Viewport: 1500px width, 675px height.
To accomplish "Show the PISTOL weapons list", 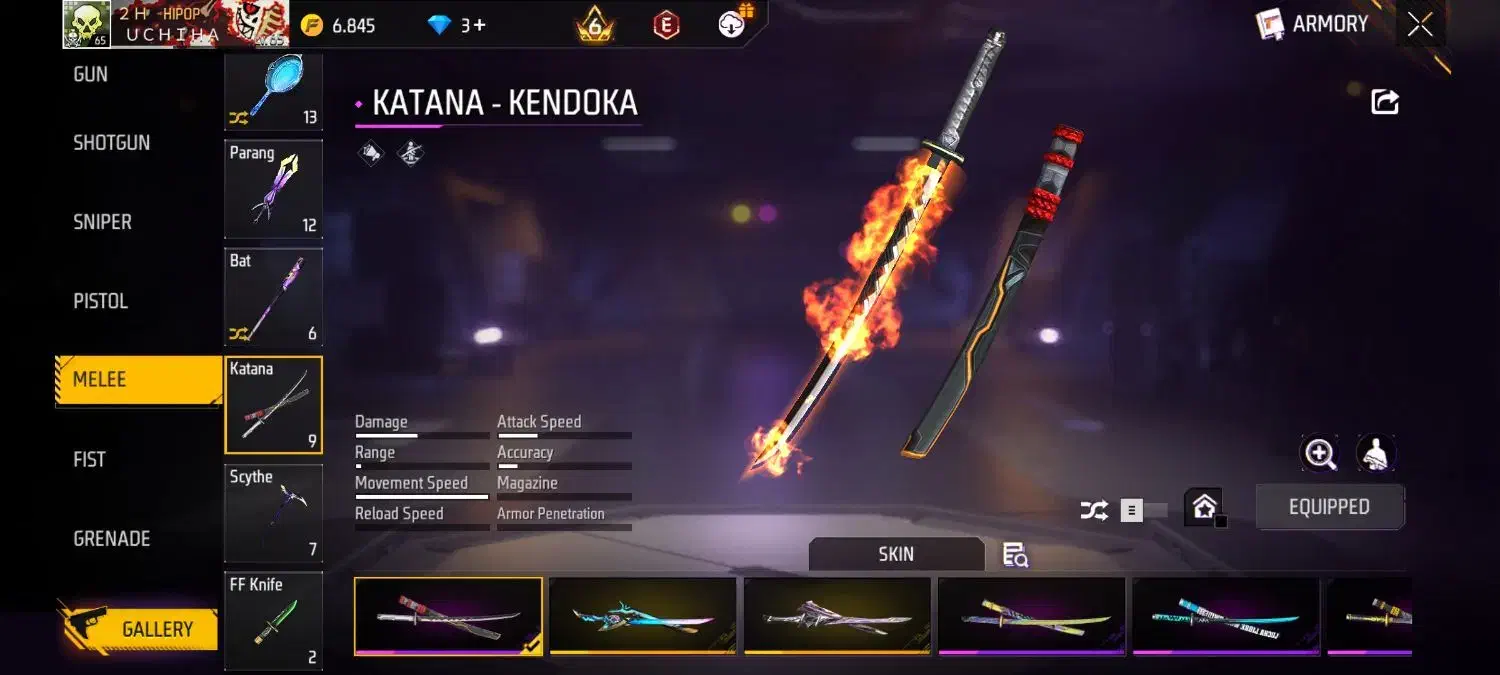I will (100, 301).
